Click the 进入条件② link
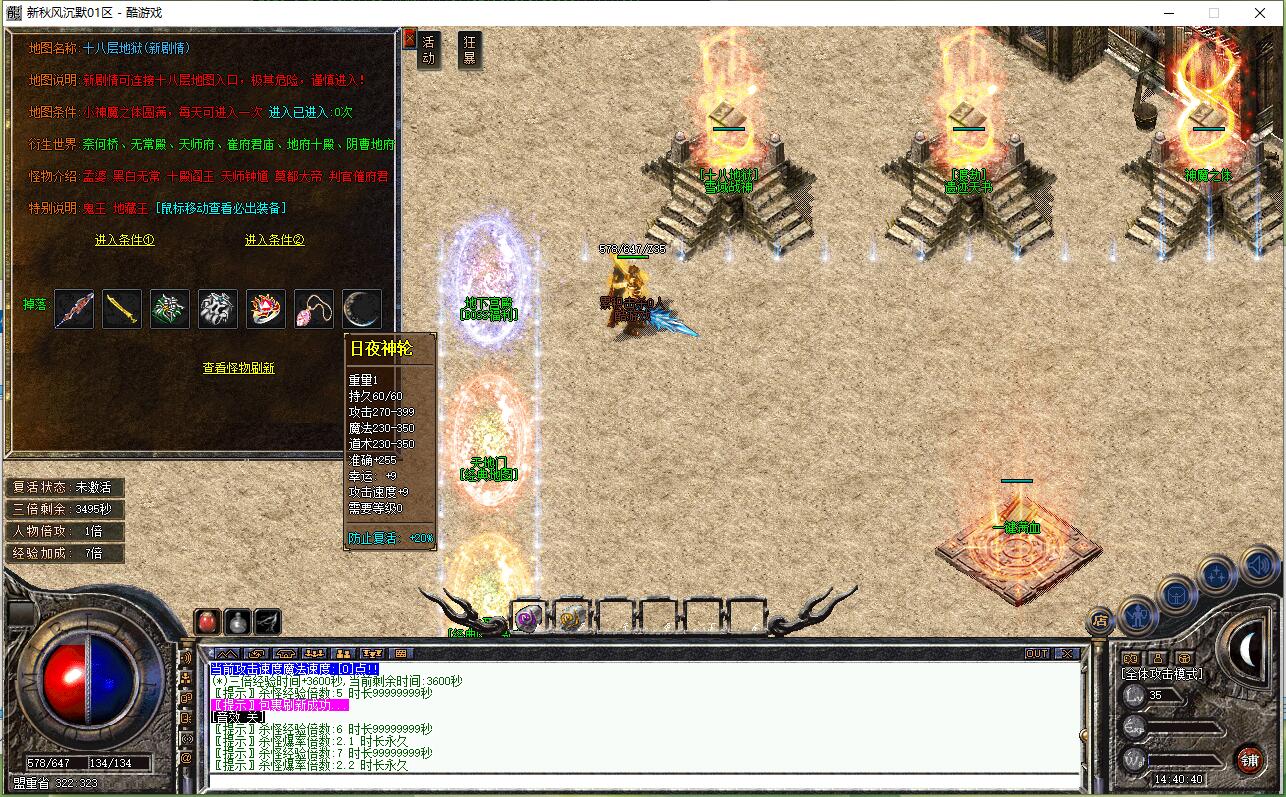 point(274,240)
